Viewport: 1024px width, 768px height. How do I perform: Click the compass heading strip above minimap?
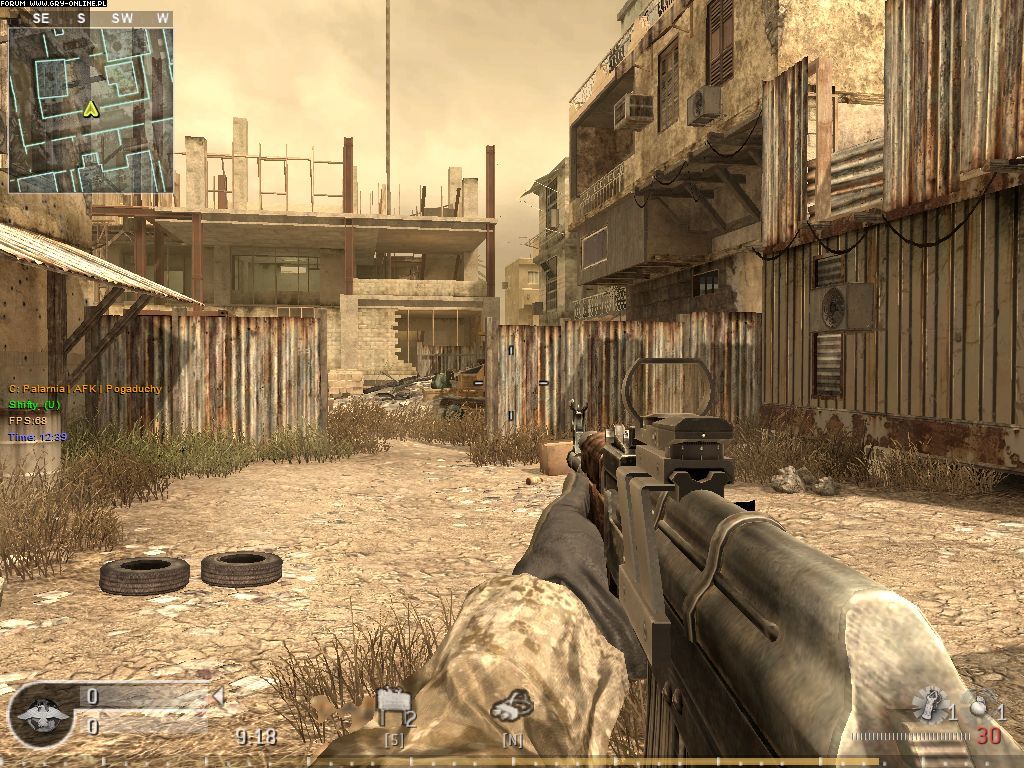pos(91,18)
